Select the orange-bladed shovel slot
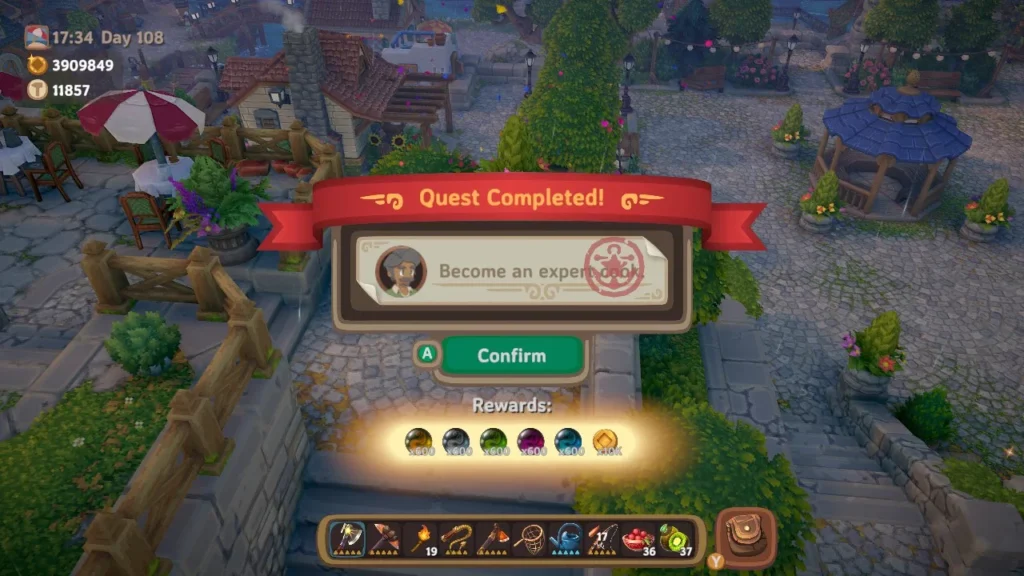 tap(494, 540)
